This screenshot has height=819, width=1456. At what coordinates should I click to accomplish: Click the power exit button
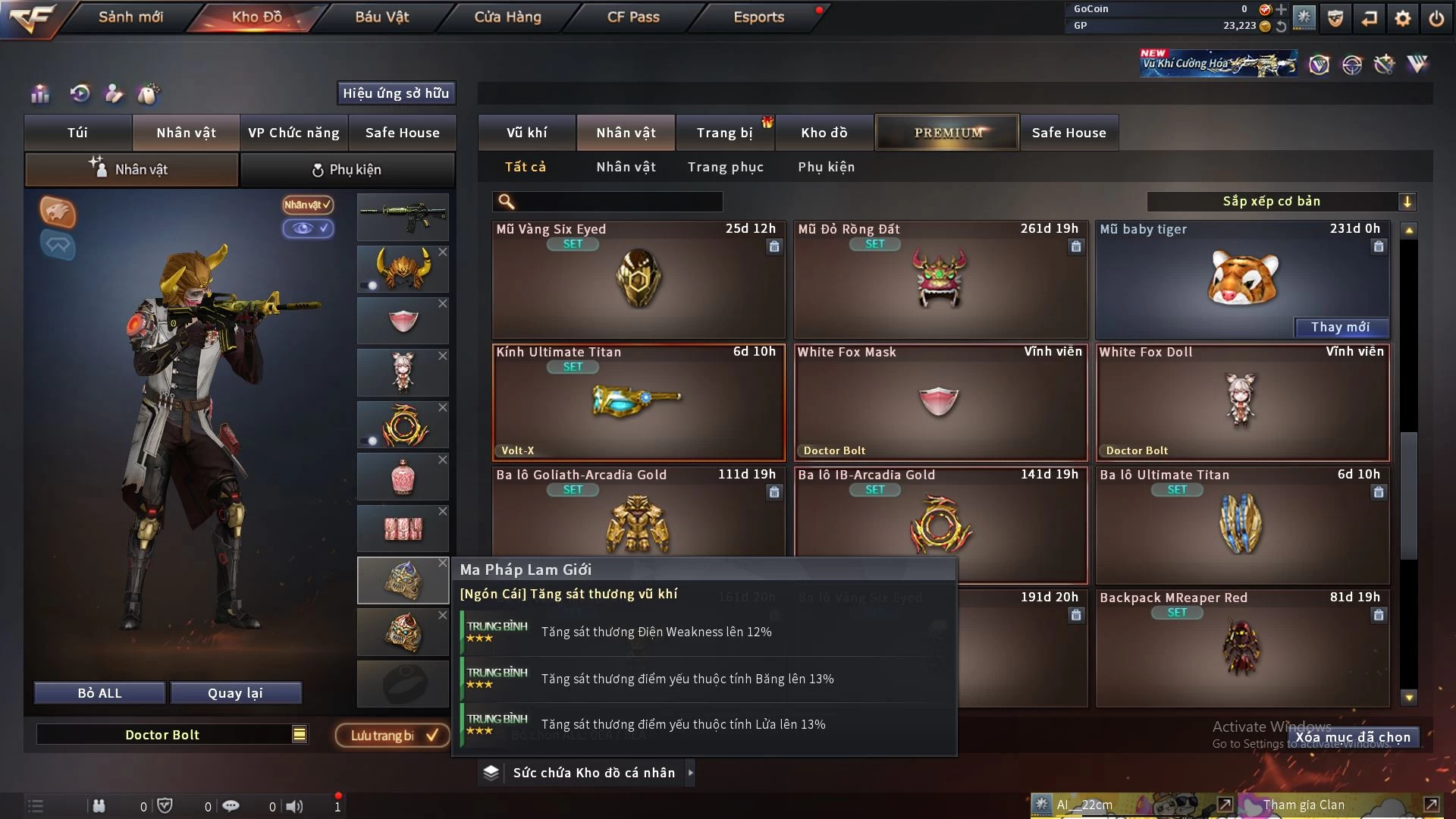point(1436,18)
